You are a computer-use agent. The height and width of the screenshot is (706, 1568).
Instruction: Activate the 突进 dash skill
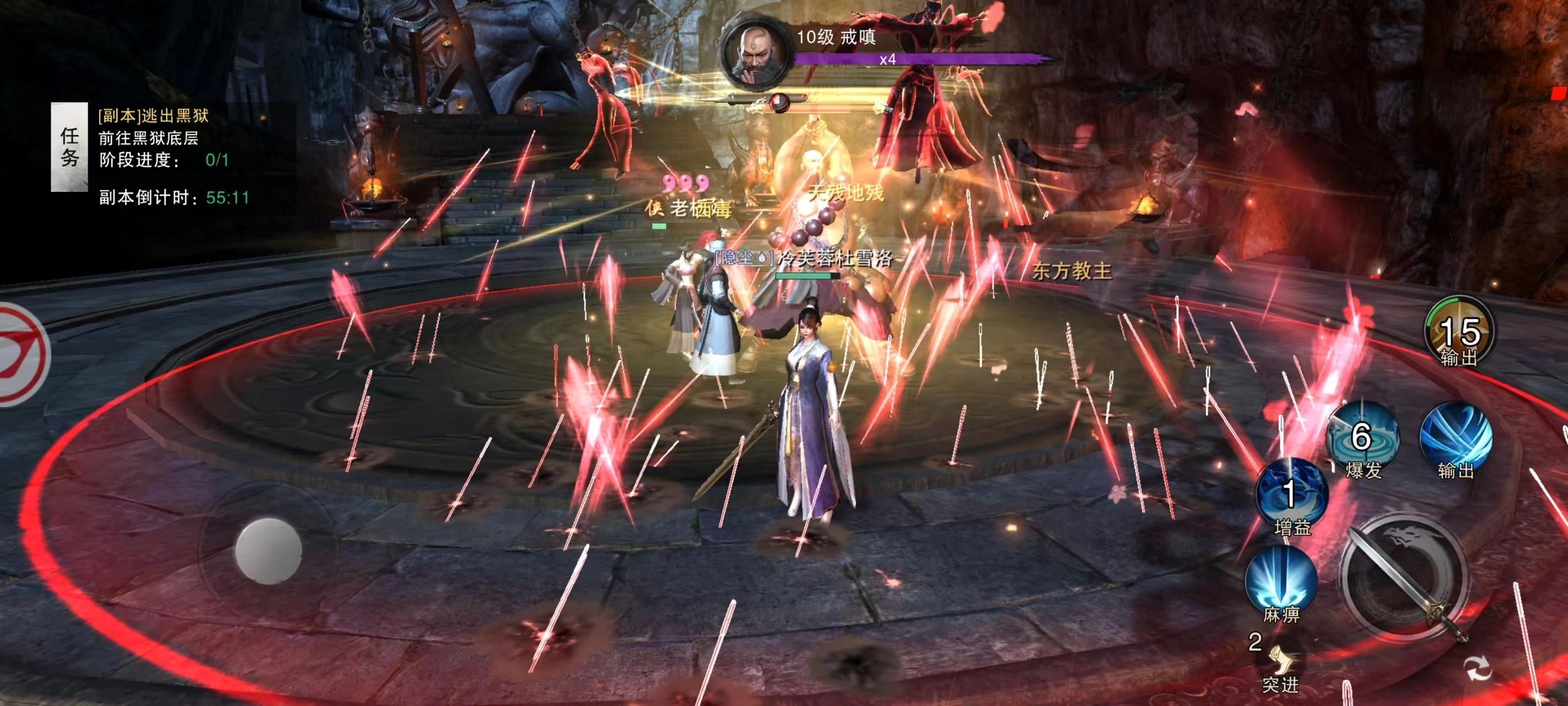(1281, 663)
